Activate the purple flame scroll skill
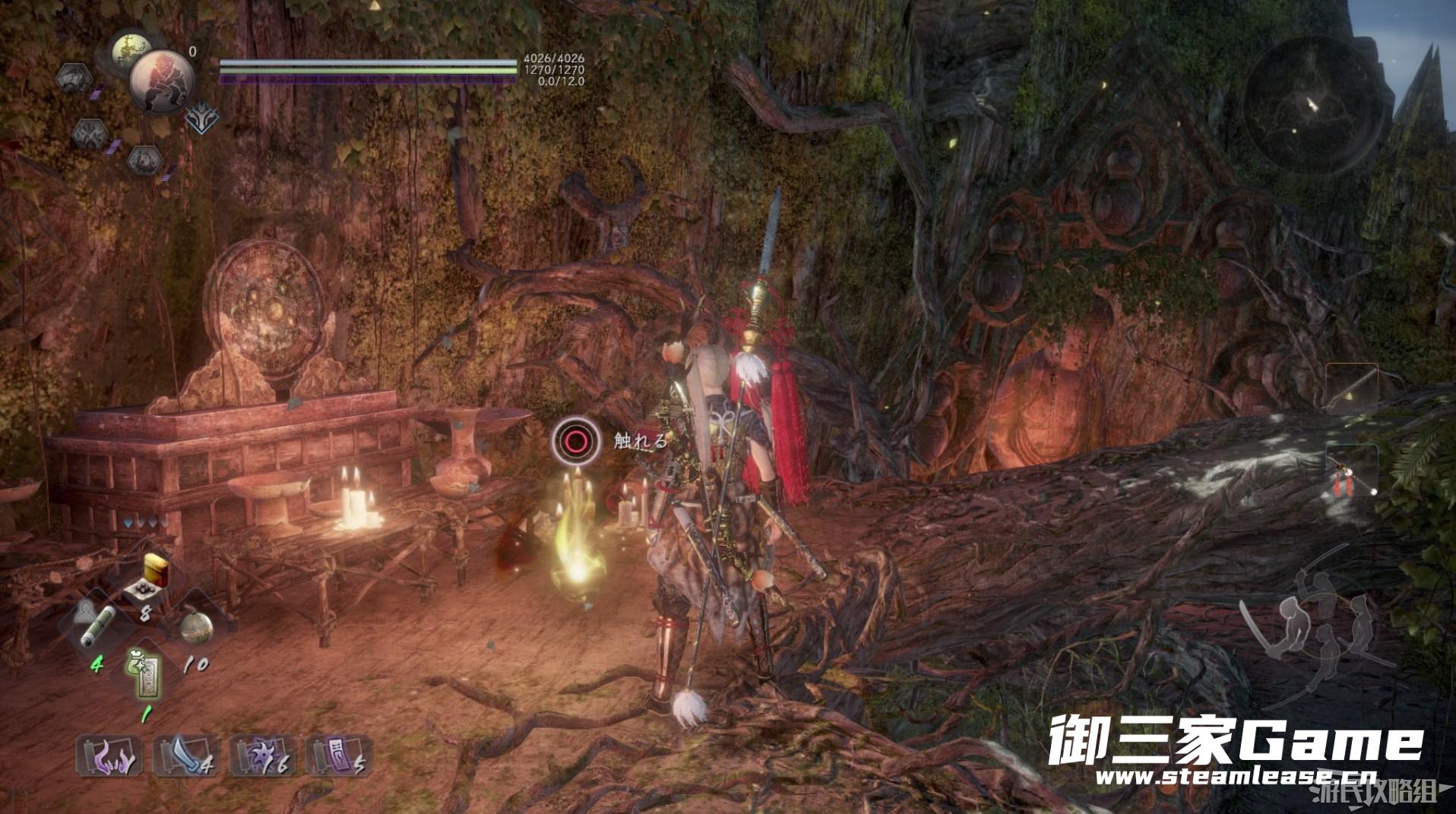Screen dimensions: 1456x814 click(109, 755)
